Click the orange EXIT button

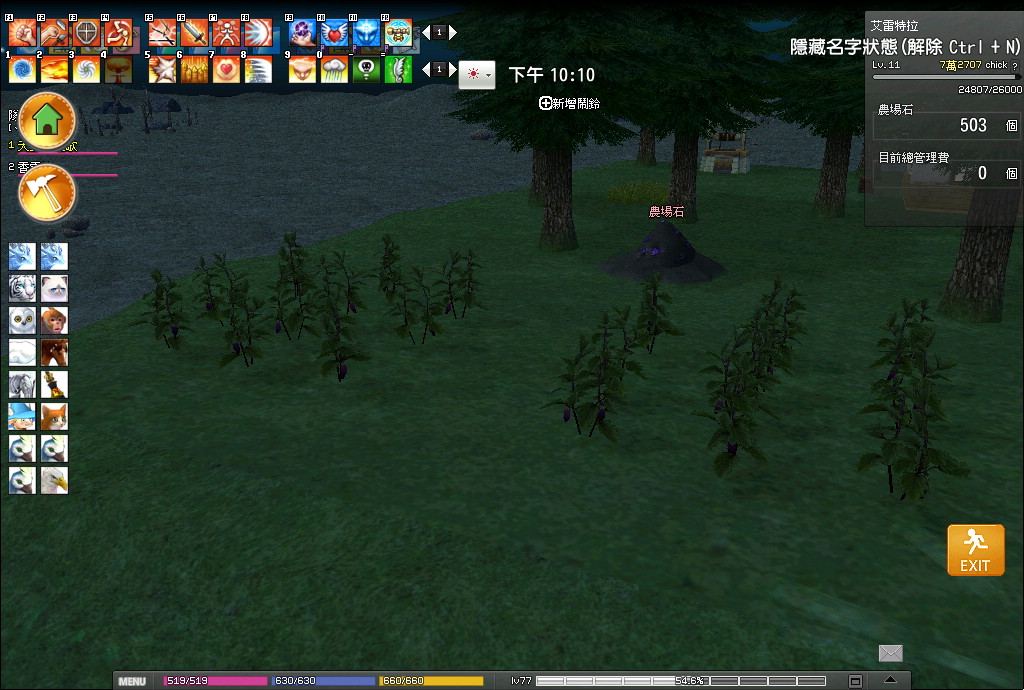pos(975,550)
